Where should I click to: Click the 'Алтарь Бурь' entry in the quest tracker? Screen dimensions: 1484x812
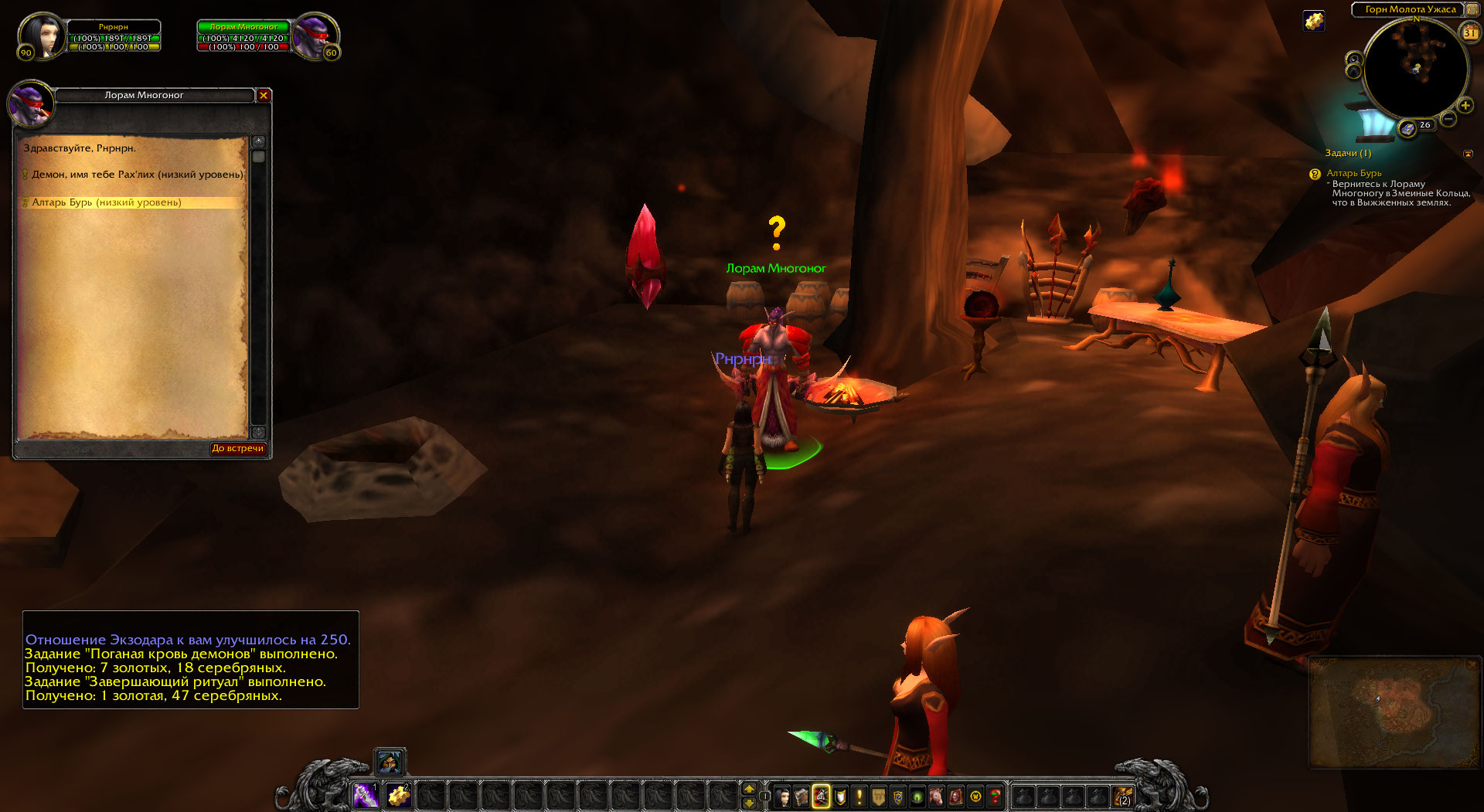click(x=1353, y=173)
